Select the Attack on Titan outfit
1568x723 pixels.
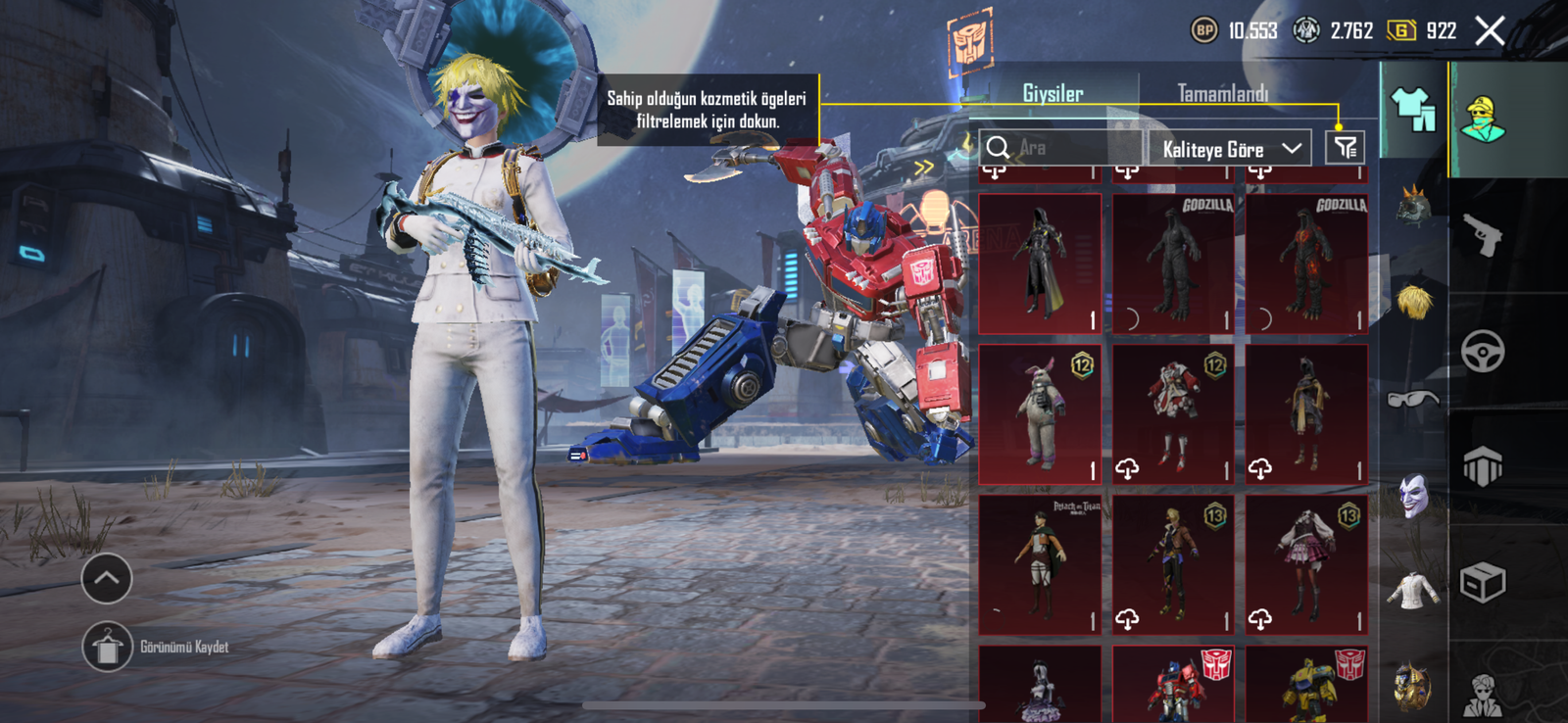pyautogui.click(x=1040, y=564)
